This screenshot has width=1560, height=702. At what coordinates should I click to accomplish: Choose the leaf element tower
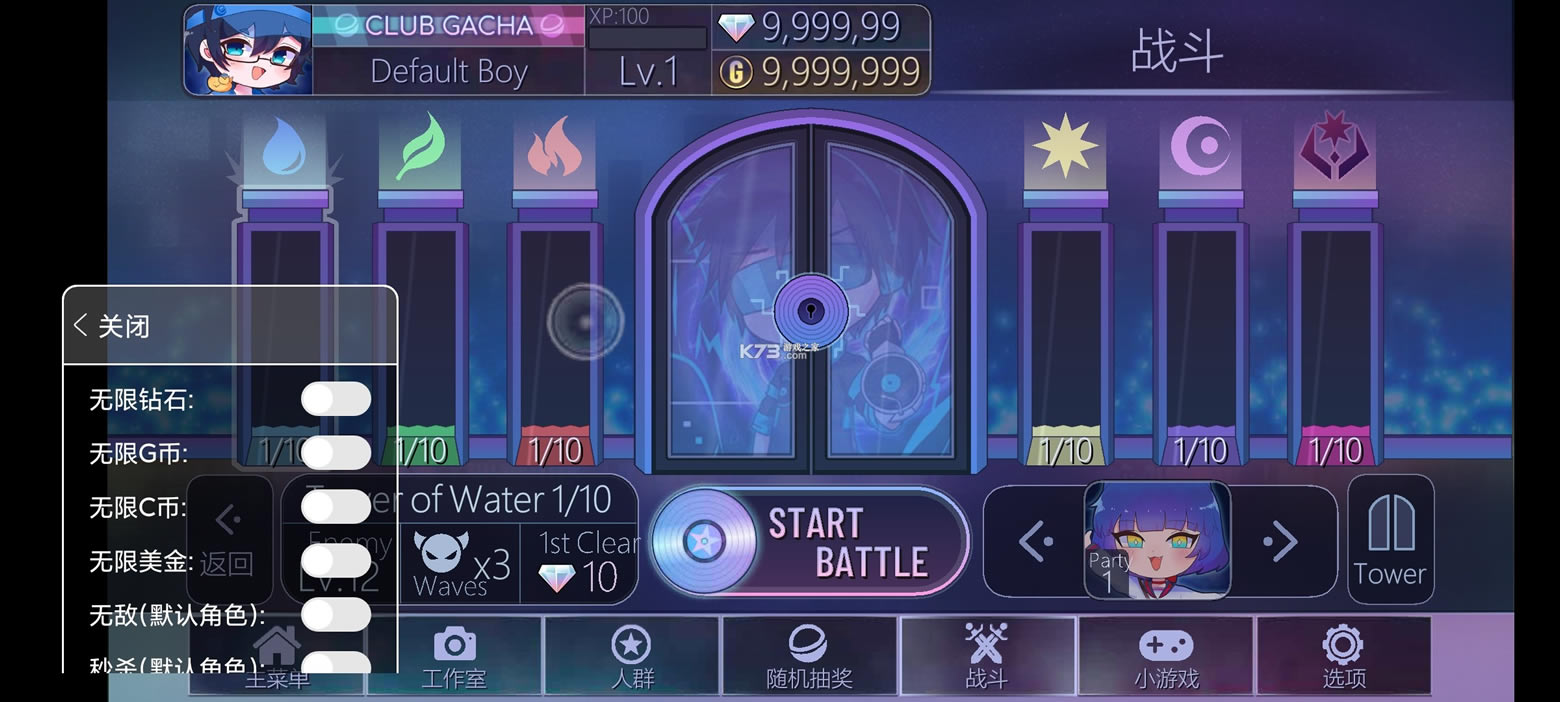pyautogui.click(x=420, y=300)
